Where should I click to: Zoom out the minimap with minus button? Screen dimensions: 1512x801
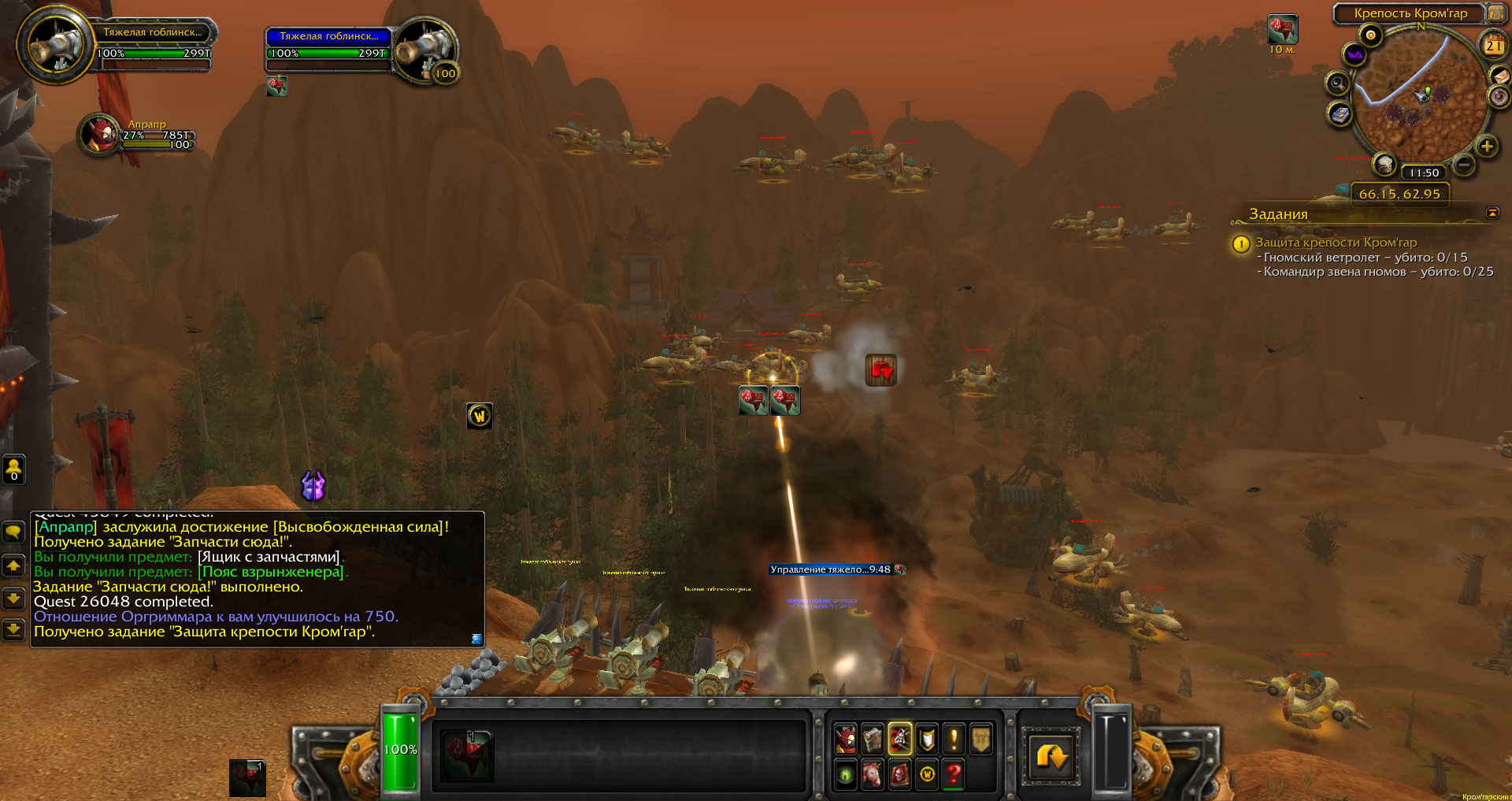click(1463, 165)
